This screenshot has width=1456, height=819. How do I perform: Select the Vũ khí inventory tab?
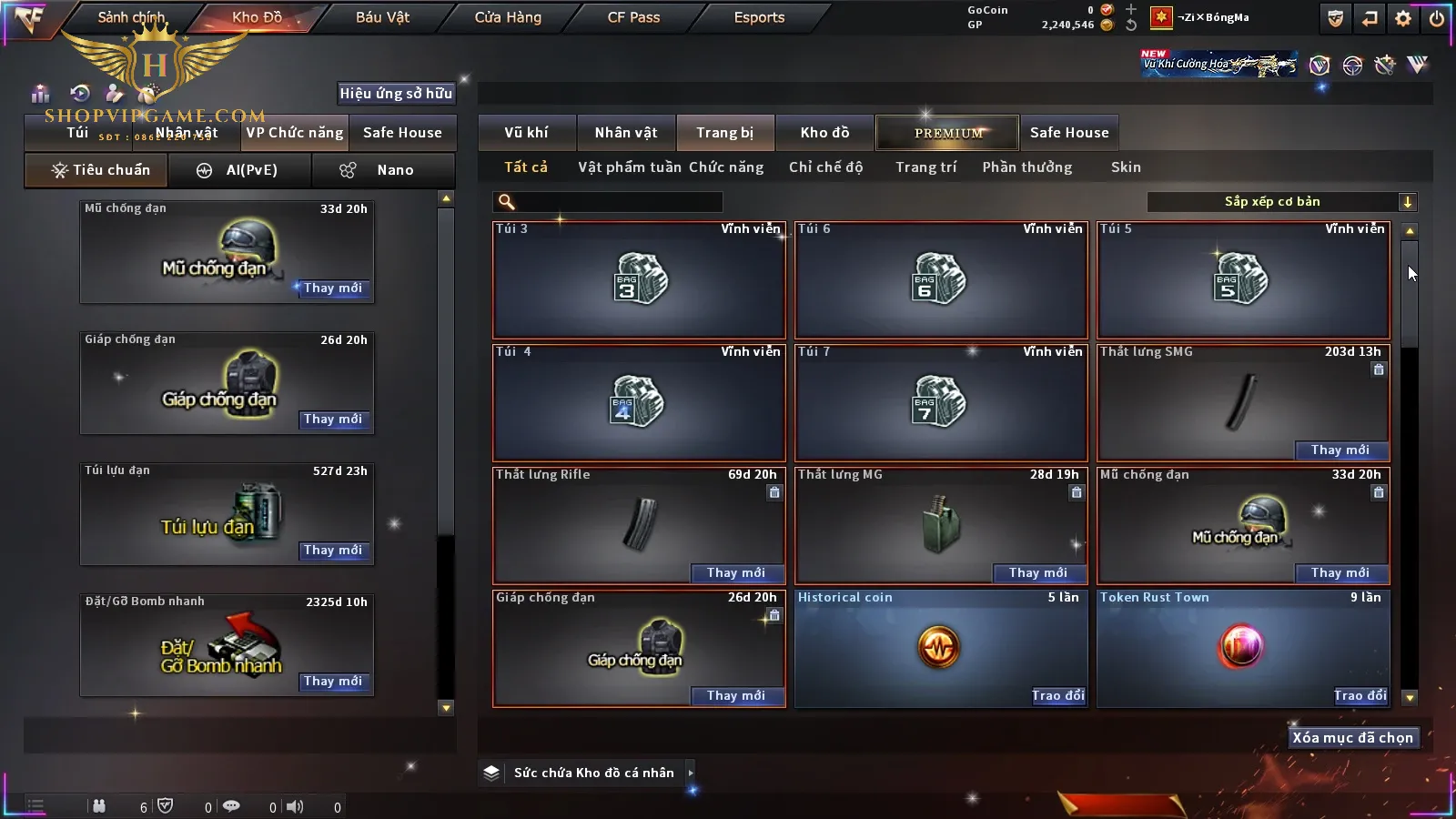tap(526, 133)
